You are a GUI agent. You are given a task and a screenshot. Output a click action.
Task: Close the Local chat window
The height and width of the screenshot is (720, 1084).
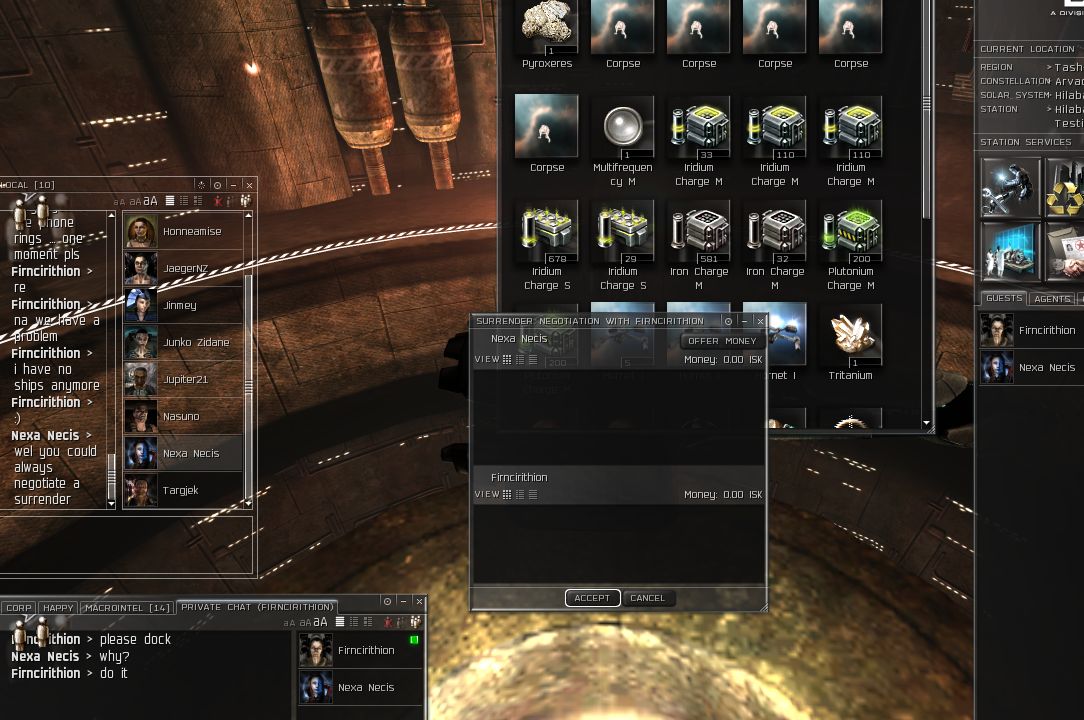[249, 185]
